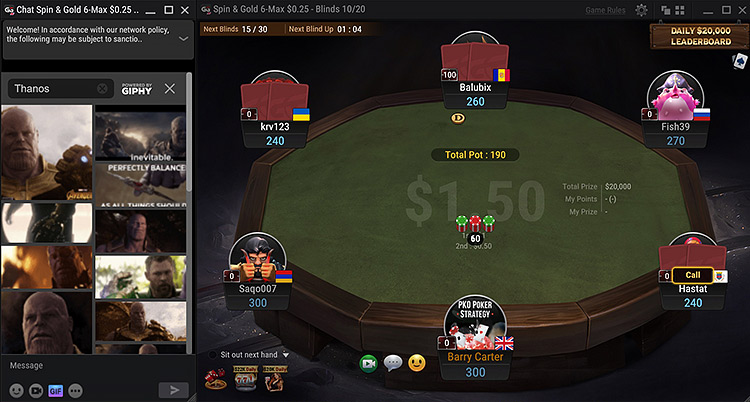This screenshot has height=402, width=750.
Task: Expand the Welcome policy notice
Action: [183, 38]
